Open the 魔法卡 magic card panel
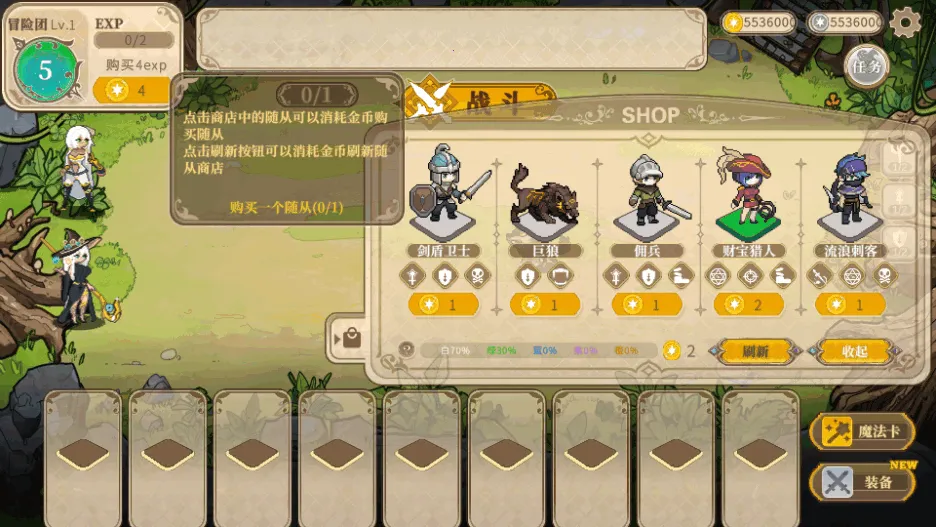 pos(862,431)
